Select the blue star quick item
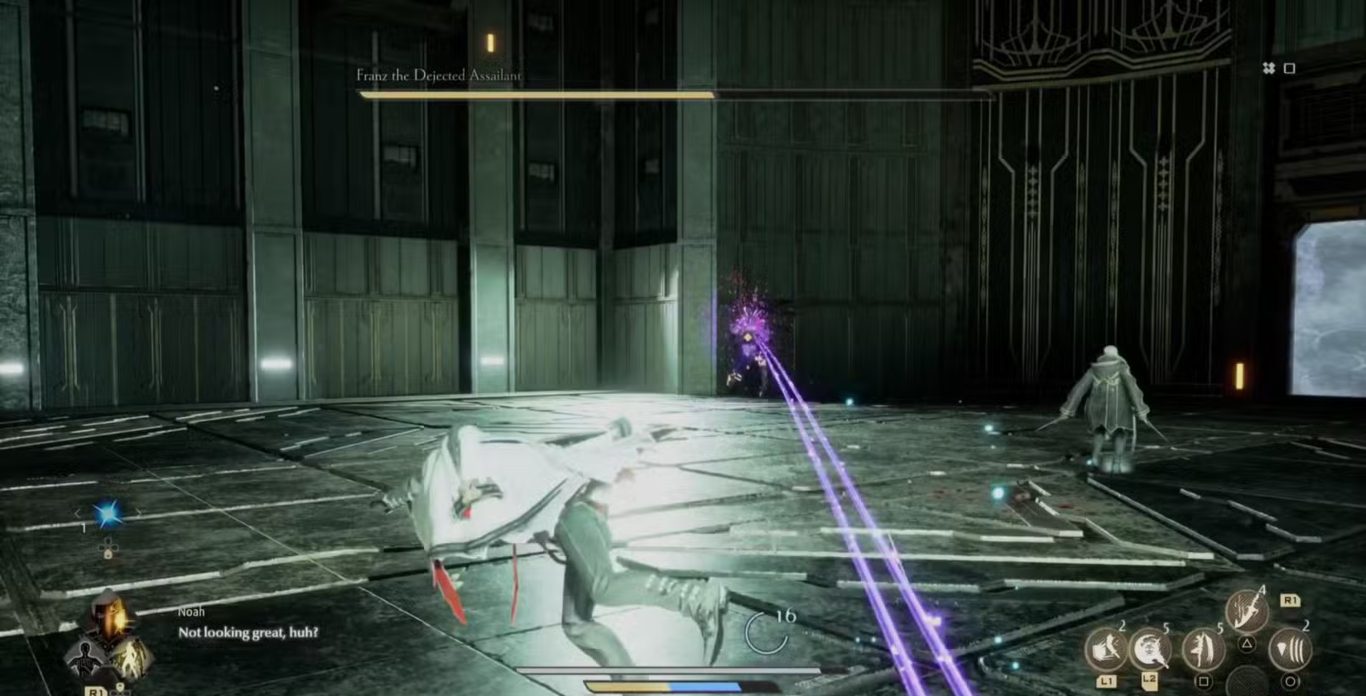Viewport: 1366px width, 696px height. point(107,514)
